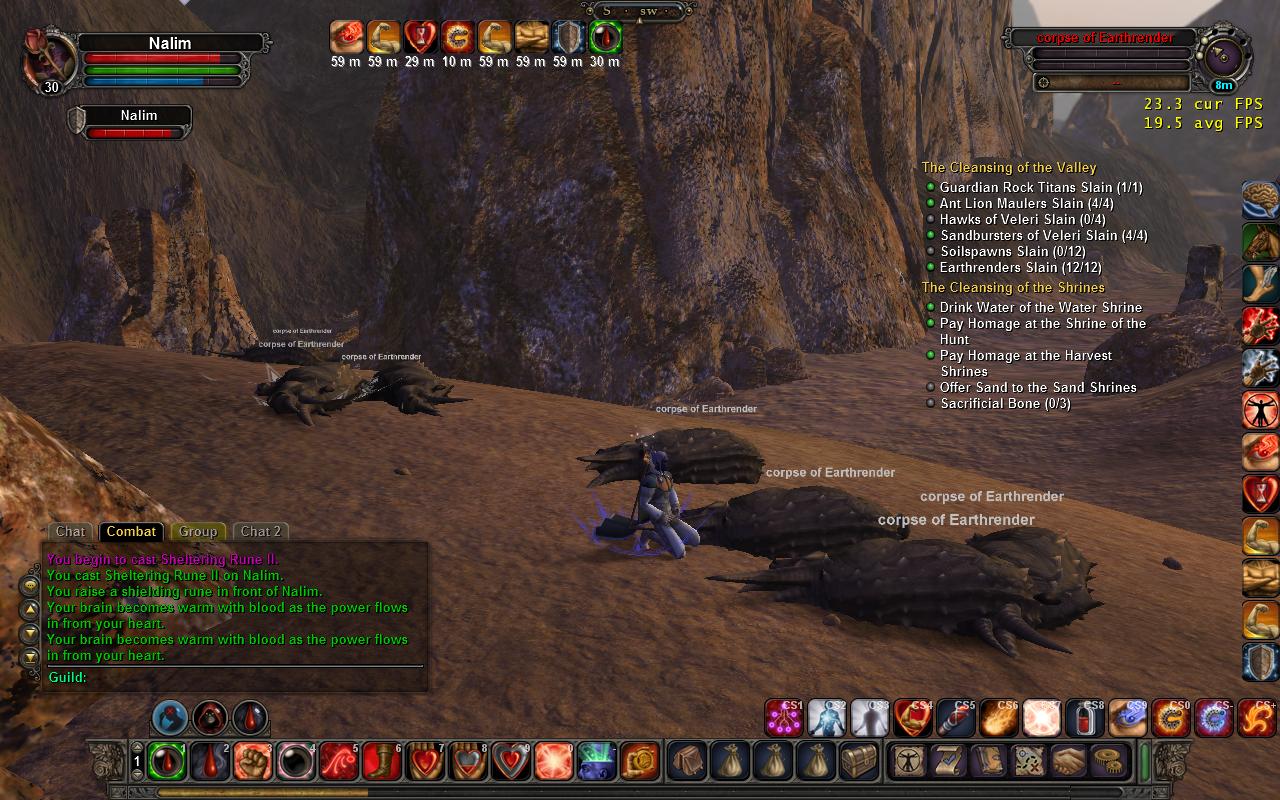Image resolution: width=1280 pixels, height=800 pixels.
Task: Open the treasure chest inventory
Action: (859, 762)
